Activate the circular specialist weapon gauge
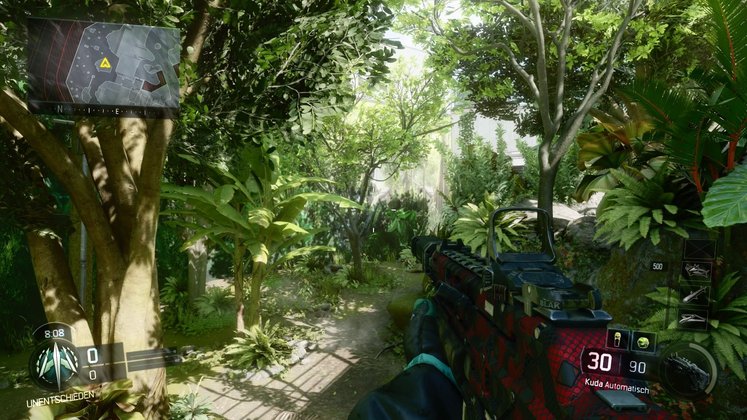This screenshot has height=420, width=747. pos(688,369)
